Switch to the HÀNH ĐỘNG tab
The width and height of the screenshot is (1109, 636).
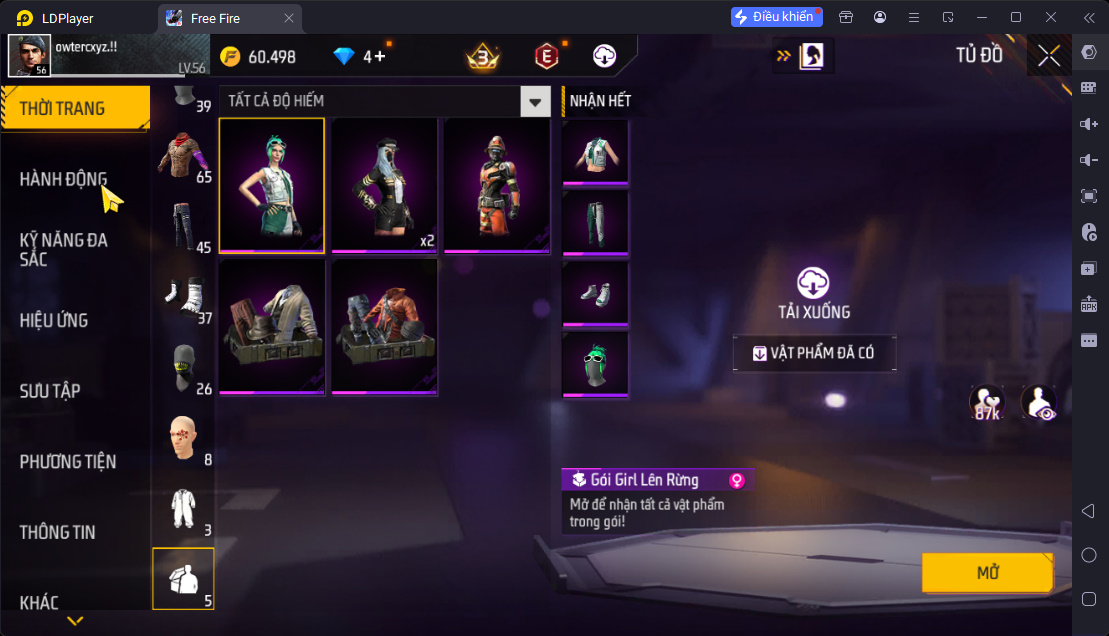(x=63, y=179)
